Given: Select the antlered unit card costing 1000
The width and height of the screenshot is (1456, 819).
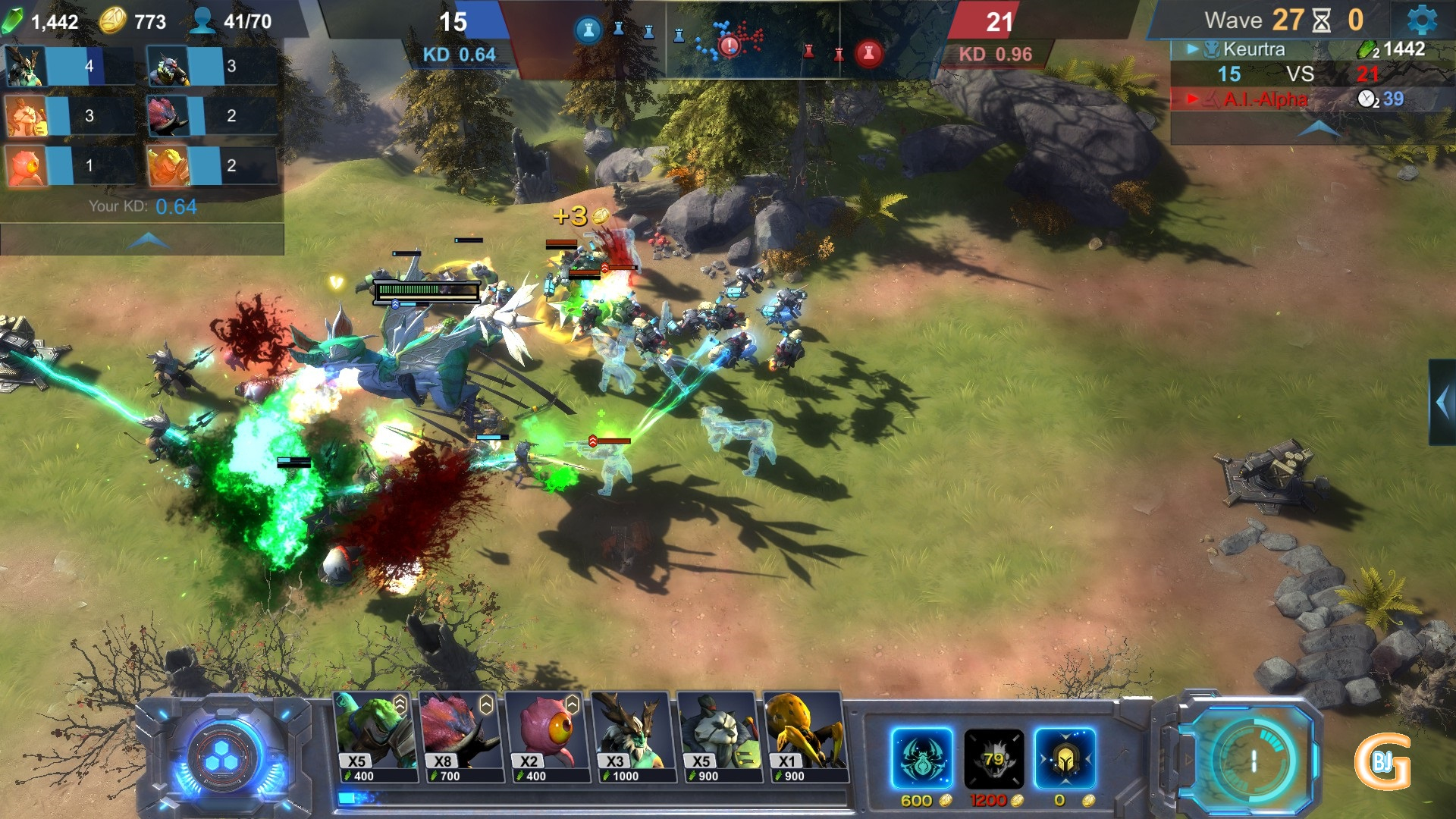Looking at the screenshot, I should tap(633, 736).
